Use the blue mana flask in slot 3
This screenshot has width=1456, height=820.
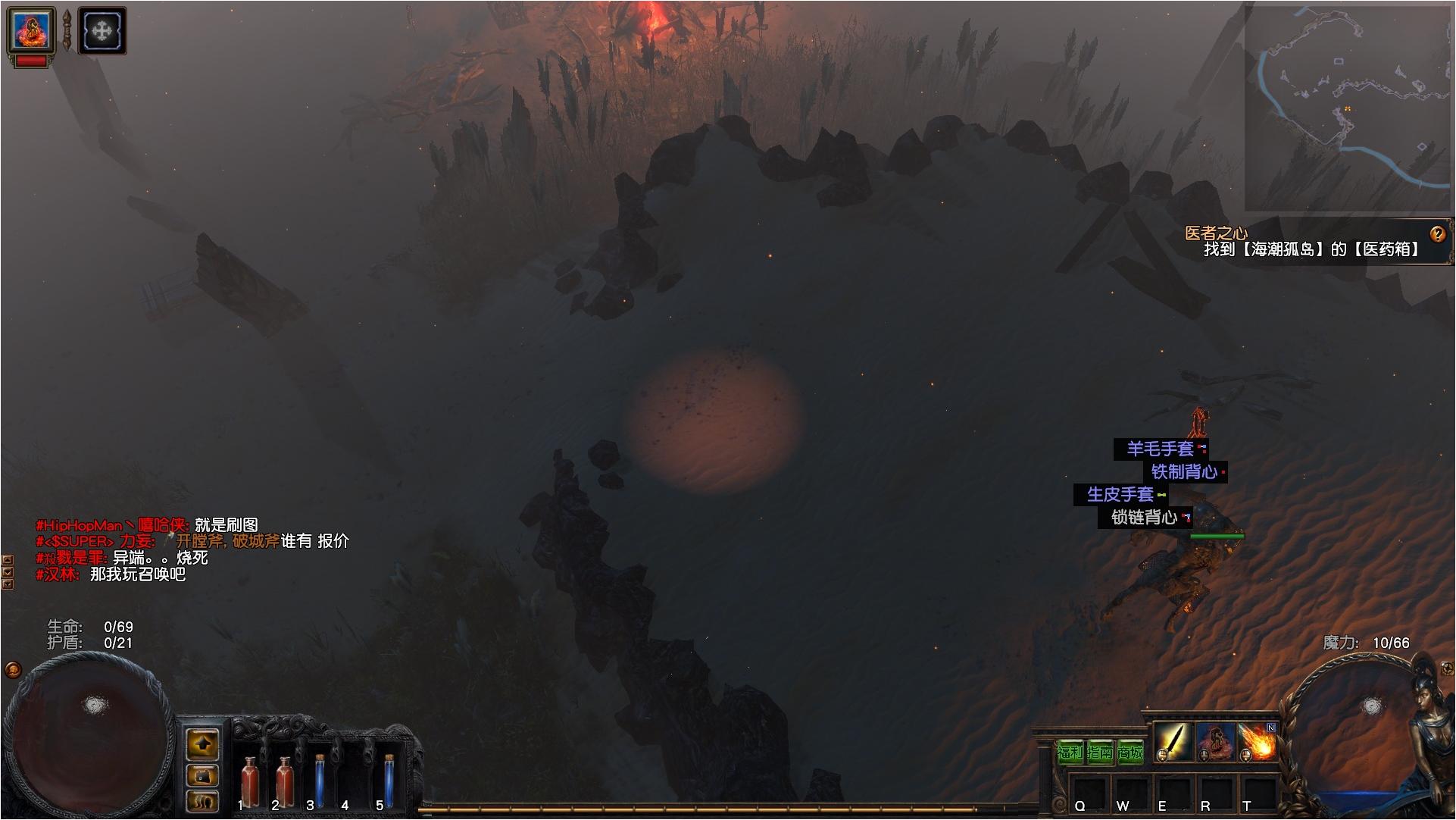[319, 781]
